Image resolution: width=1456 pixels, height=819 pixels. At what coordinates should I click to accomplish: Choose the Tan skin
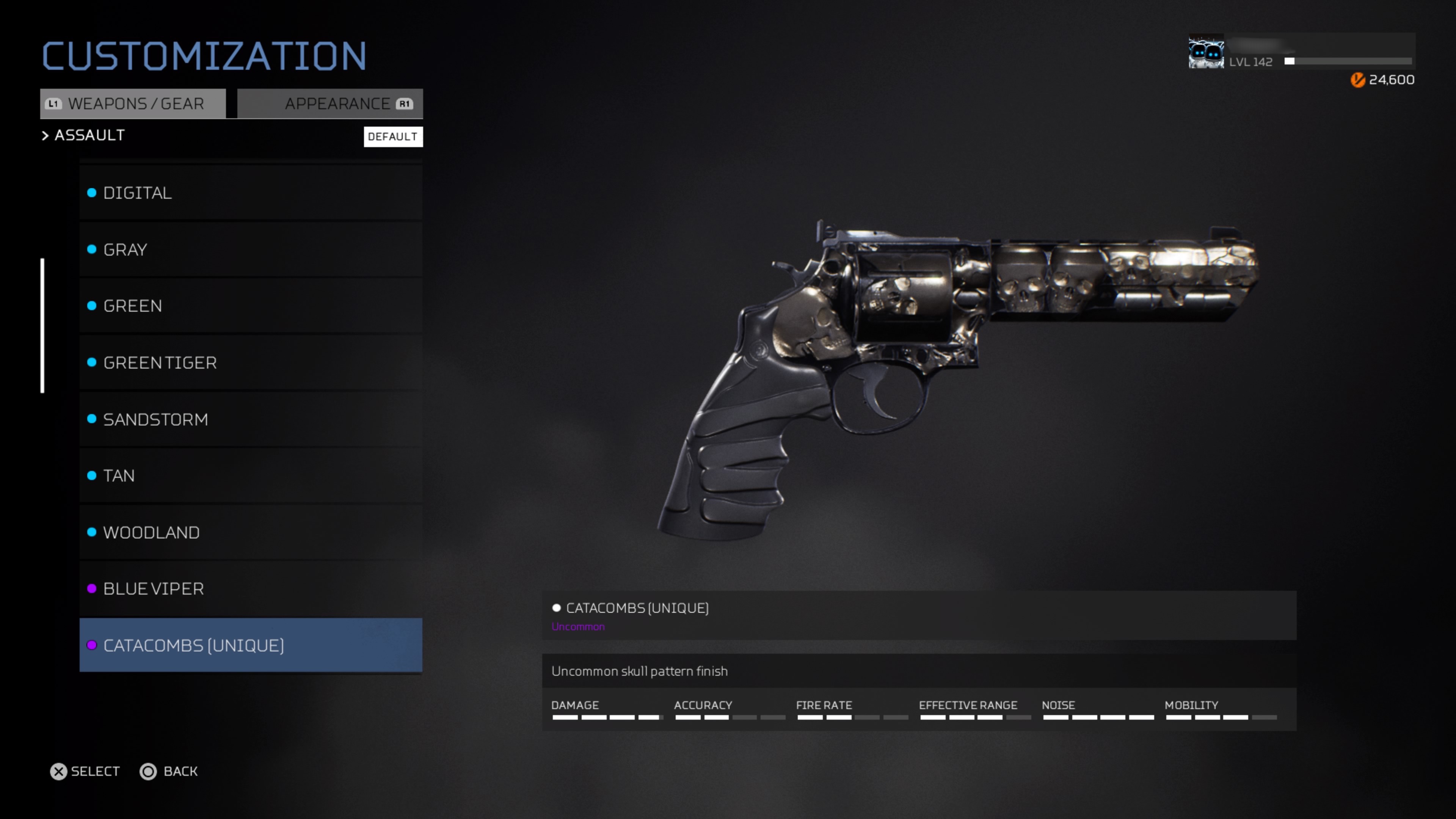click(x=250, y=475)
